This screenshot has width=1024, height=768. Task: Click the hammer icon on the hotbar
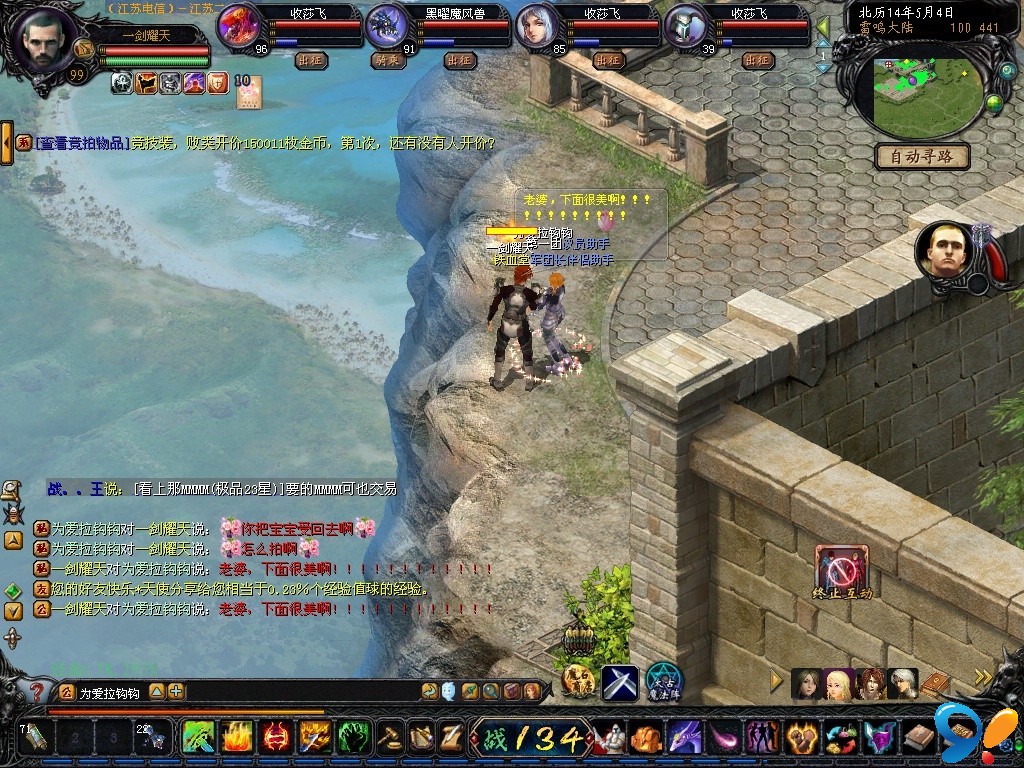pyautogui.click(x=391, y=738)
